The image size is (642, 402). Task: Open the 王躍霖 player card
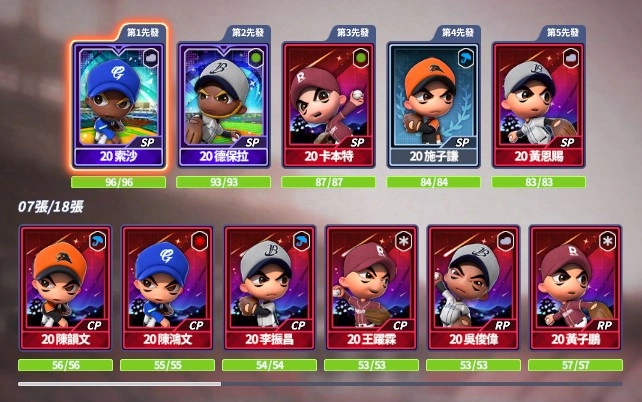(371, 287)
